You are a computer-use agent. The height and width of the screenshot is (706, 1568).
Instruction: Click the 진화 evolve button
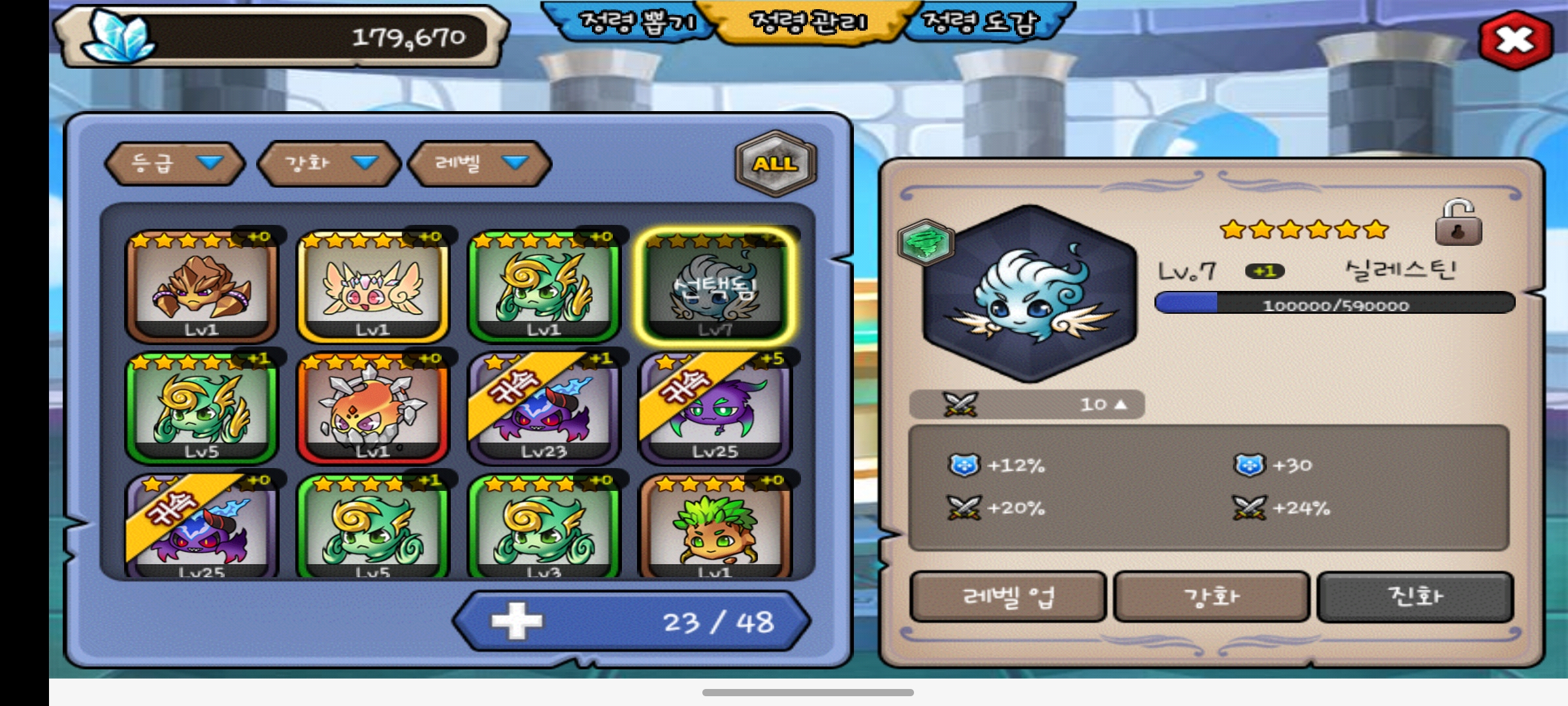(1415, 597)
